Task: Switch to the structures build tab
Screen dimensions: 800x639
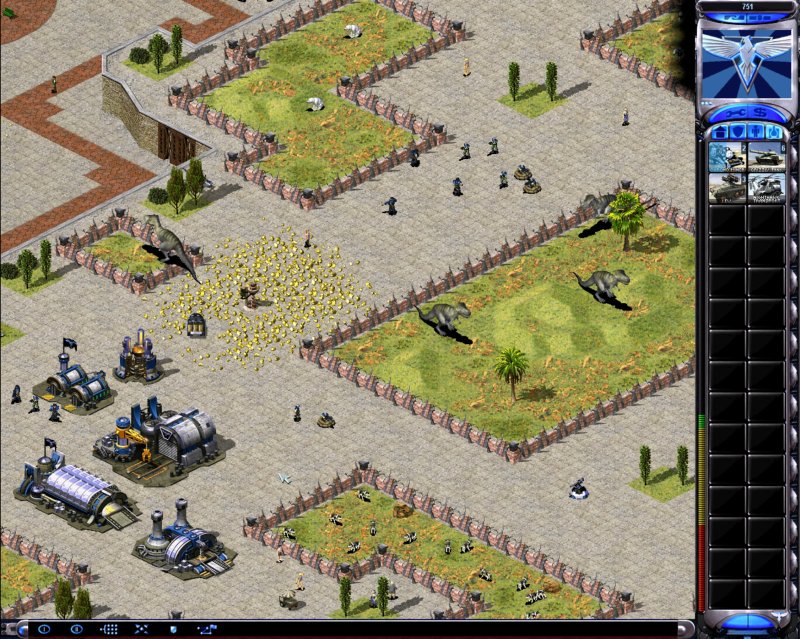Action: pyautogui.click(x=720, y=131)
